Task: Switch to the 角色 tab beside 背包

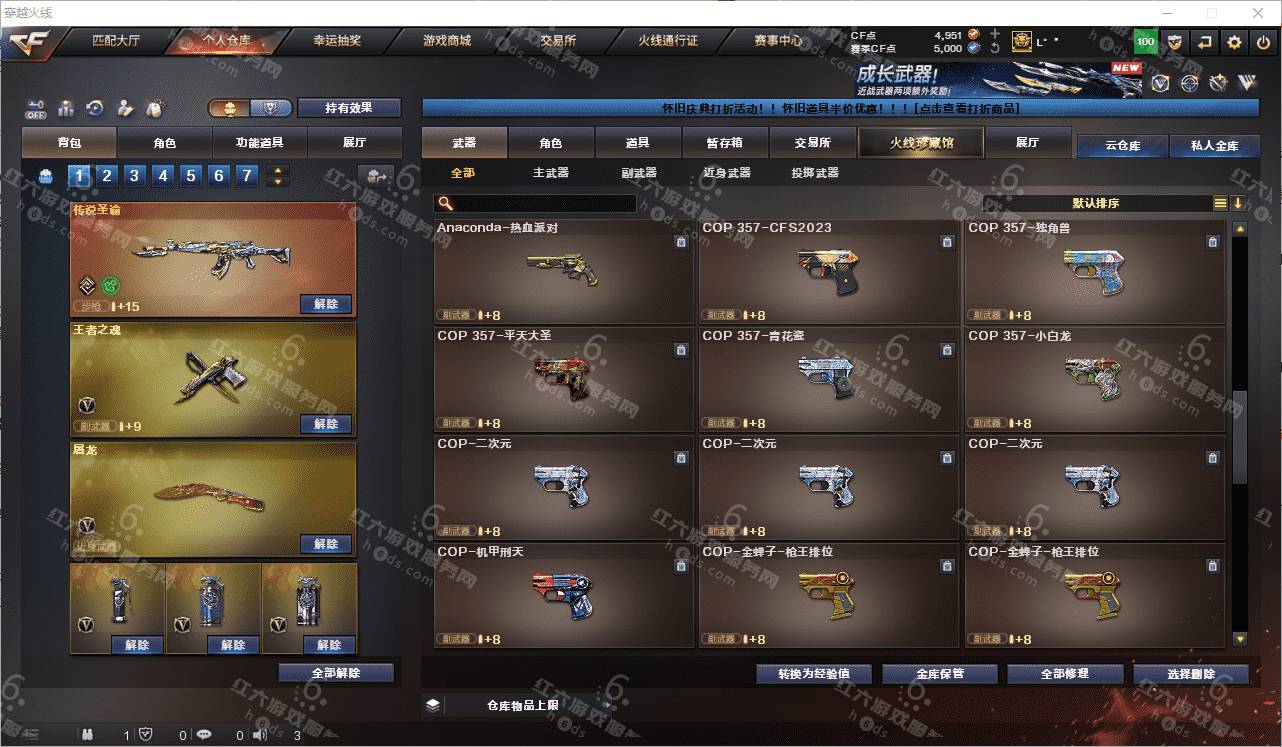Action: point(165,143)
